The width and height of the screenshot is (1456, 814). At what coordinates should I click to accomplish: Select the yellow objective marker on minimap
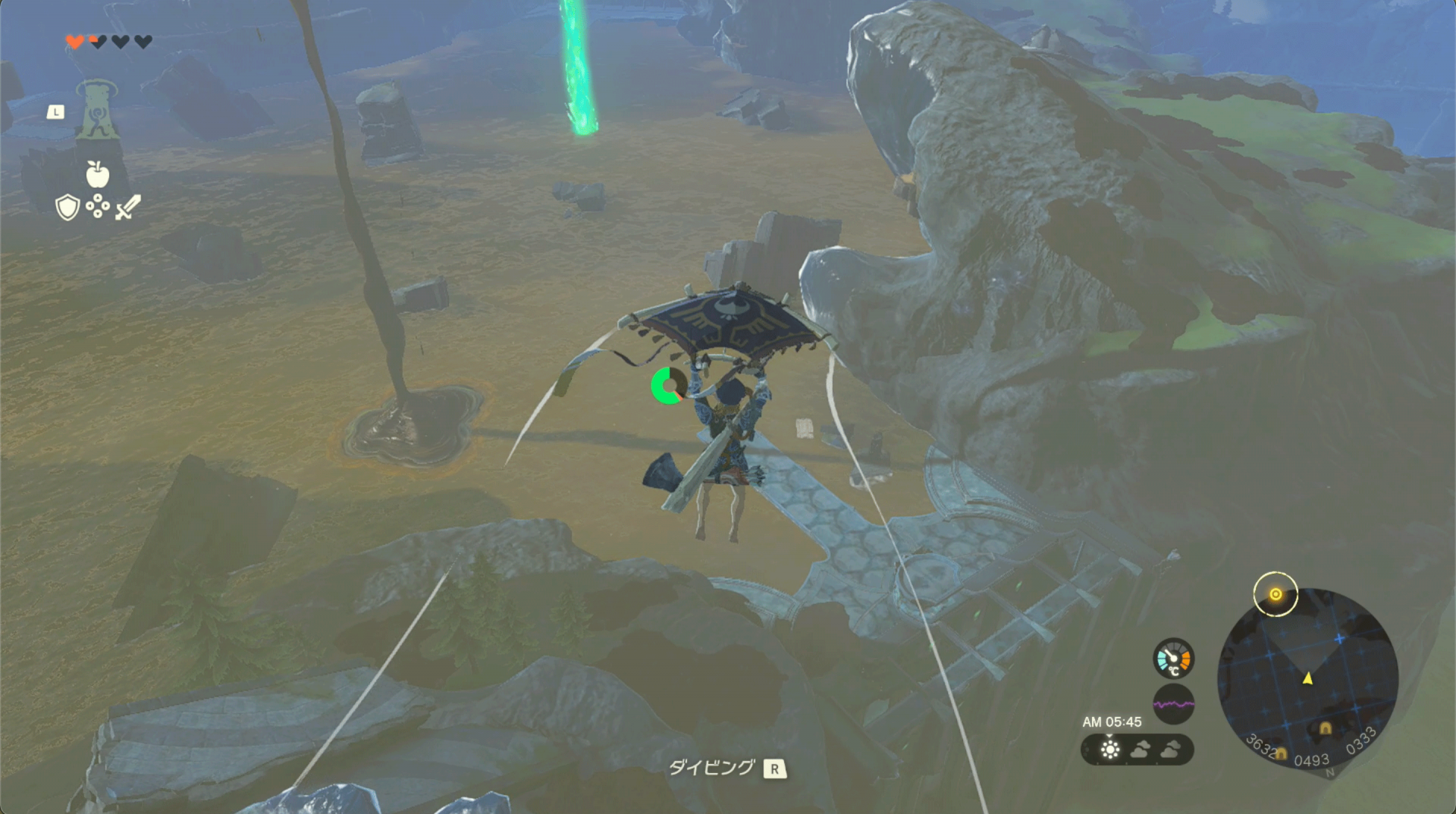pyautogui.click(x=1276, y=594)
